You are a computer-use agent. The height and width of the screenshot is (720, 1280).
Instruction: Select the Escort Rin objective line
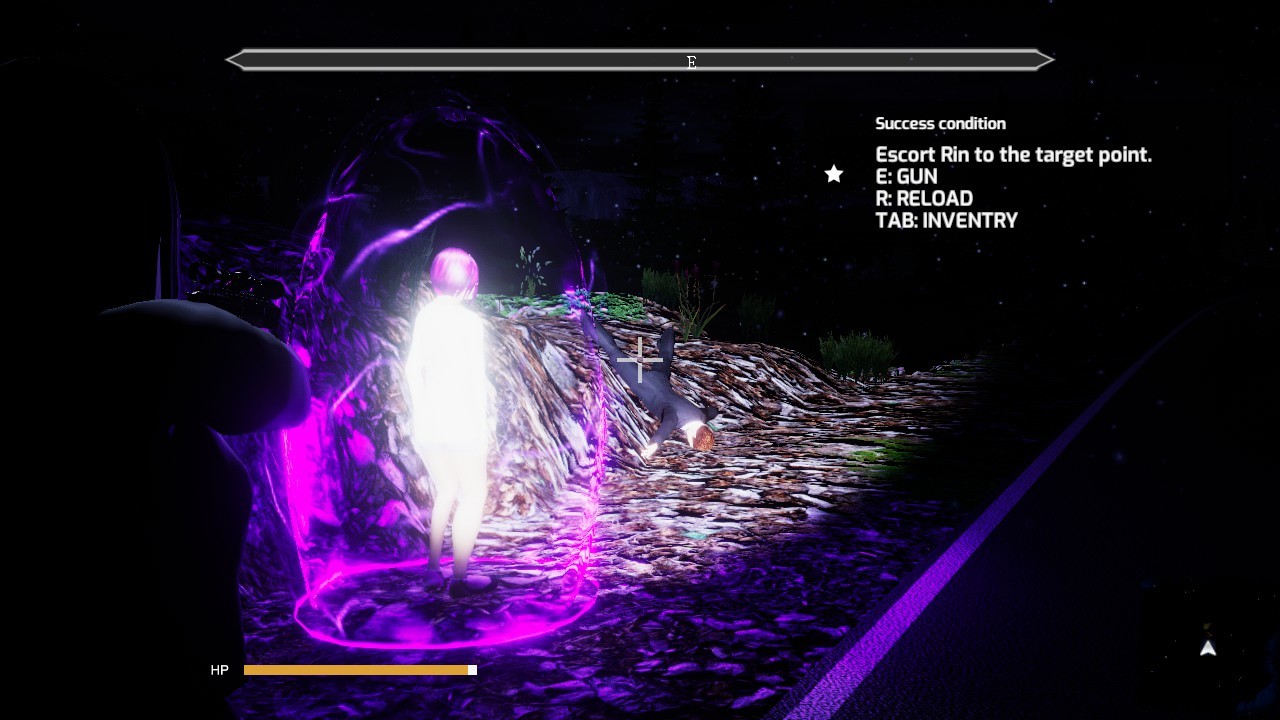point(1013,155)
